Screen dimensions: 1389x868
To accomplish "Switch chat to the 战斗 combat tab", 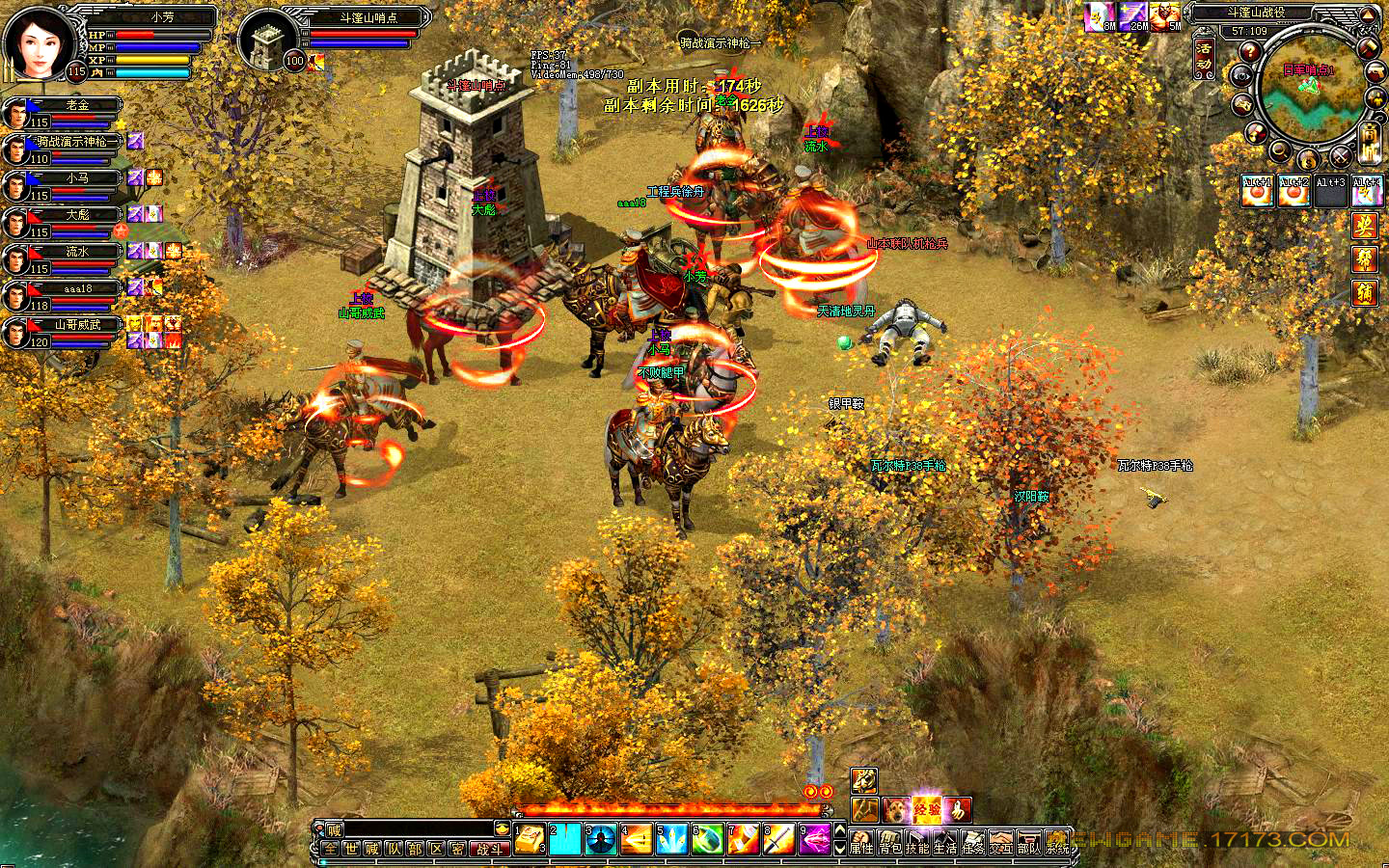I will [x=490, y=849].
